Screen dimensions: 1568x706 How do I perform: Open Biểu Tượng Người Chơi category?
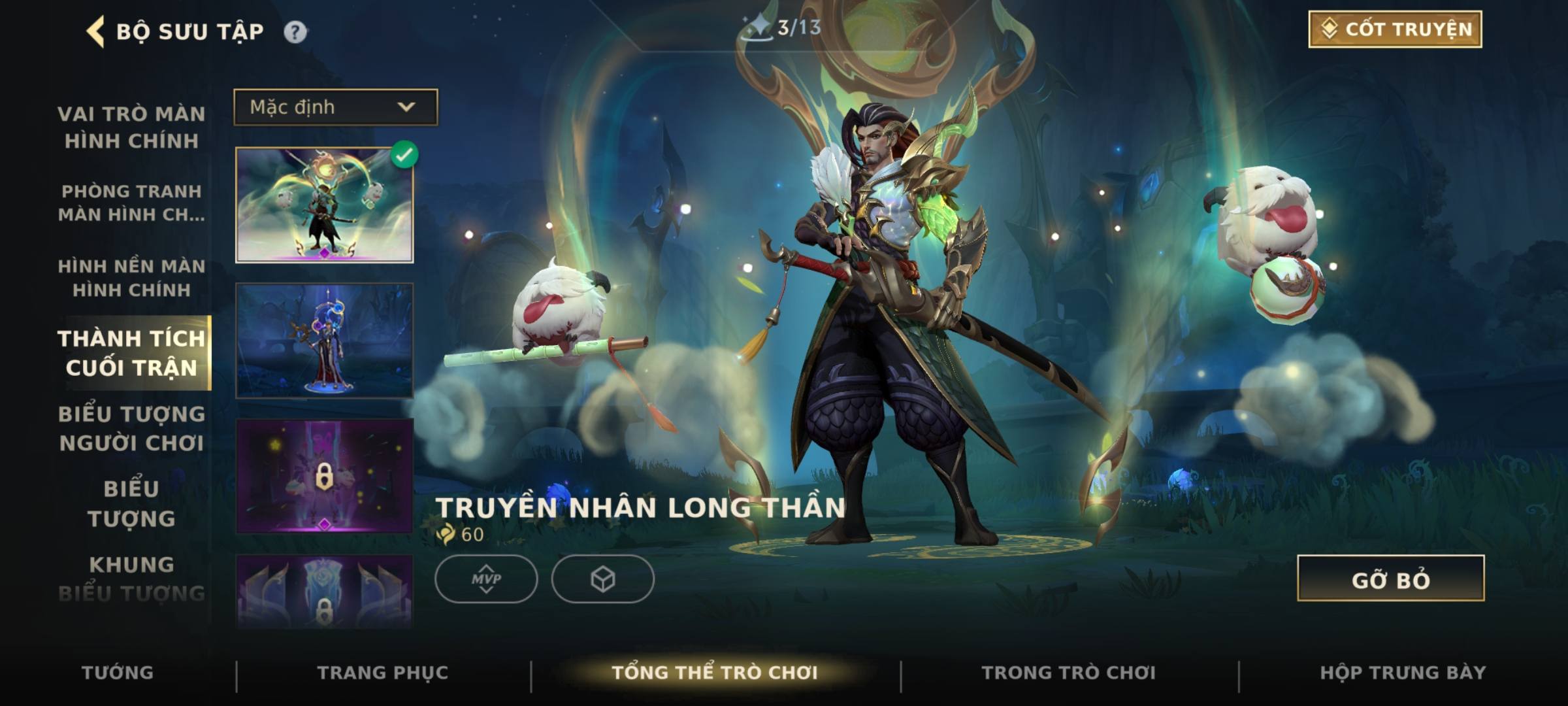(131, 429)
